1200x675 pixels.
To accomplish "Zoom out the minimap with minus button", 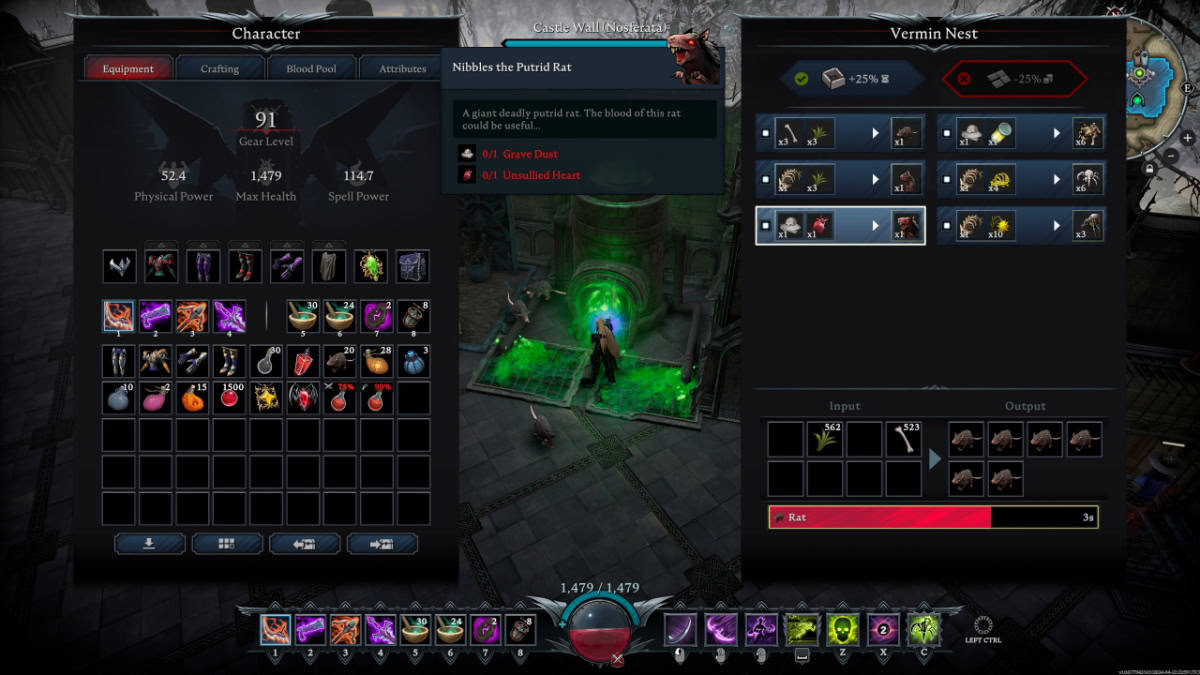I will click(1172, 156).
